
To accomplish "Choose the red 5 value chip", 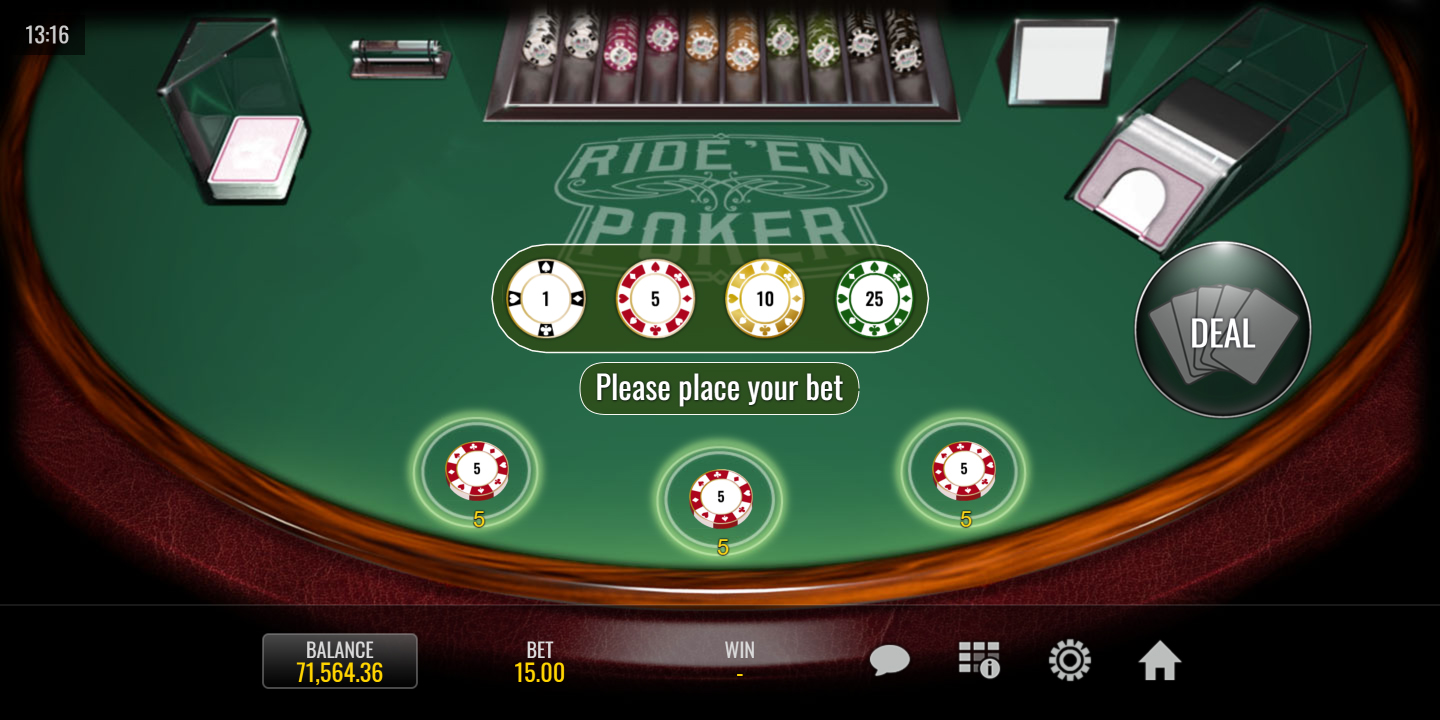I will point(655,299).
